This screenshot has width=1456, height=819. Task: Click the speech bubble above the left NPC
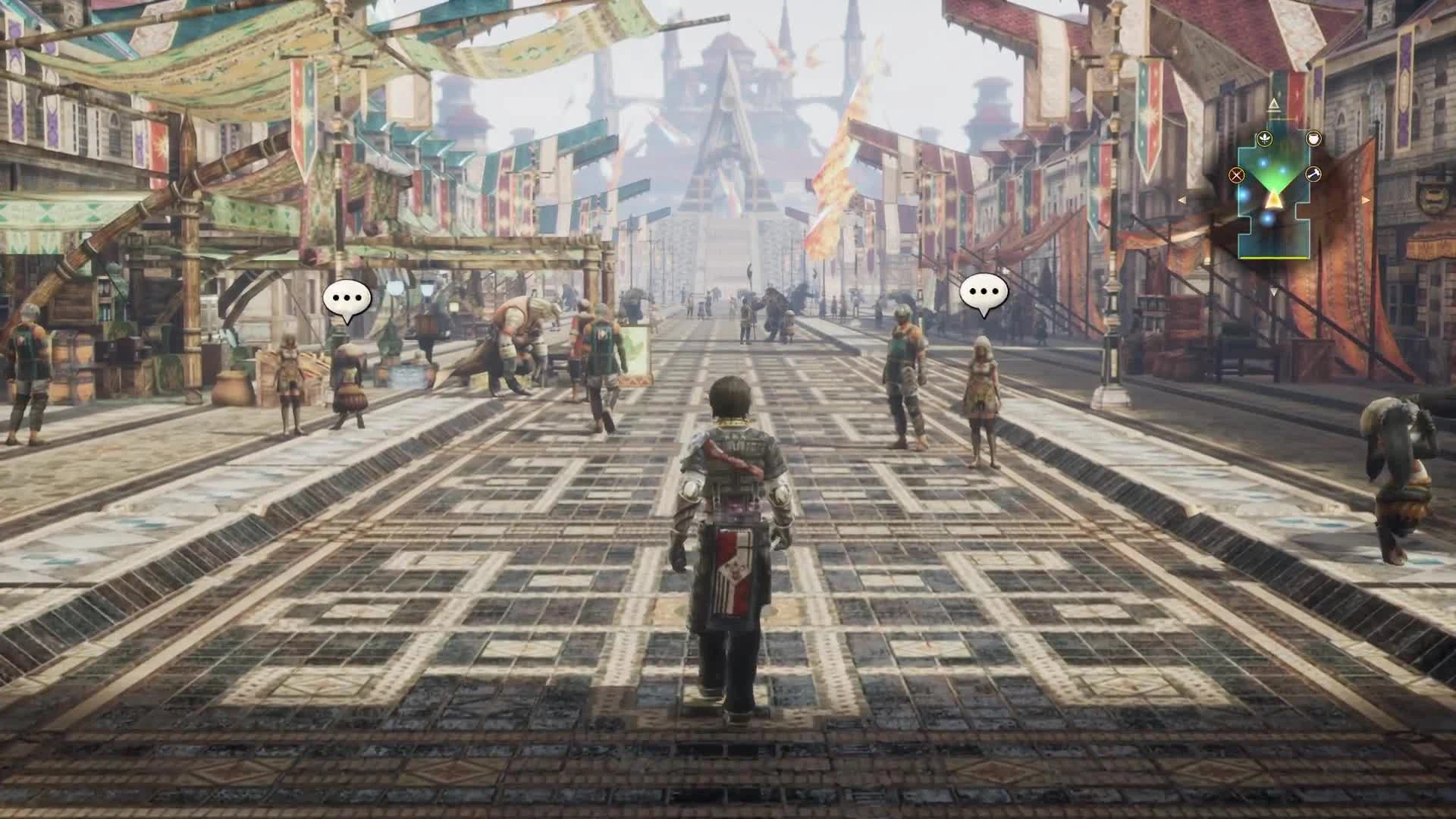click(347, 297)
